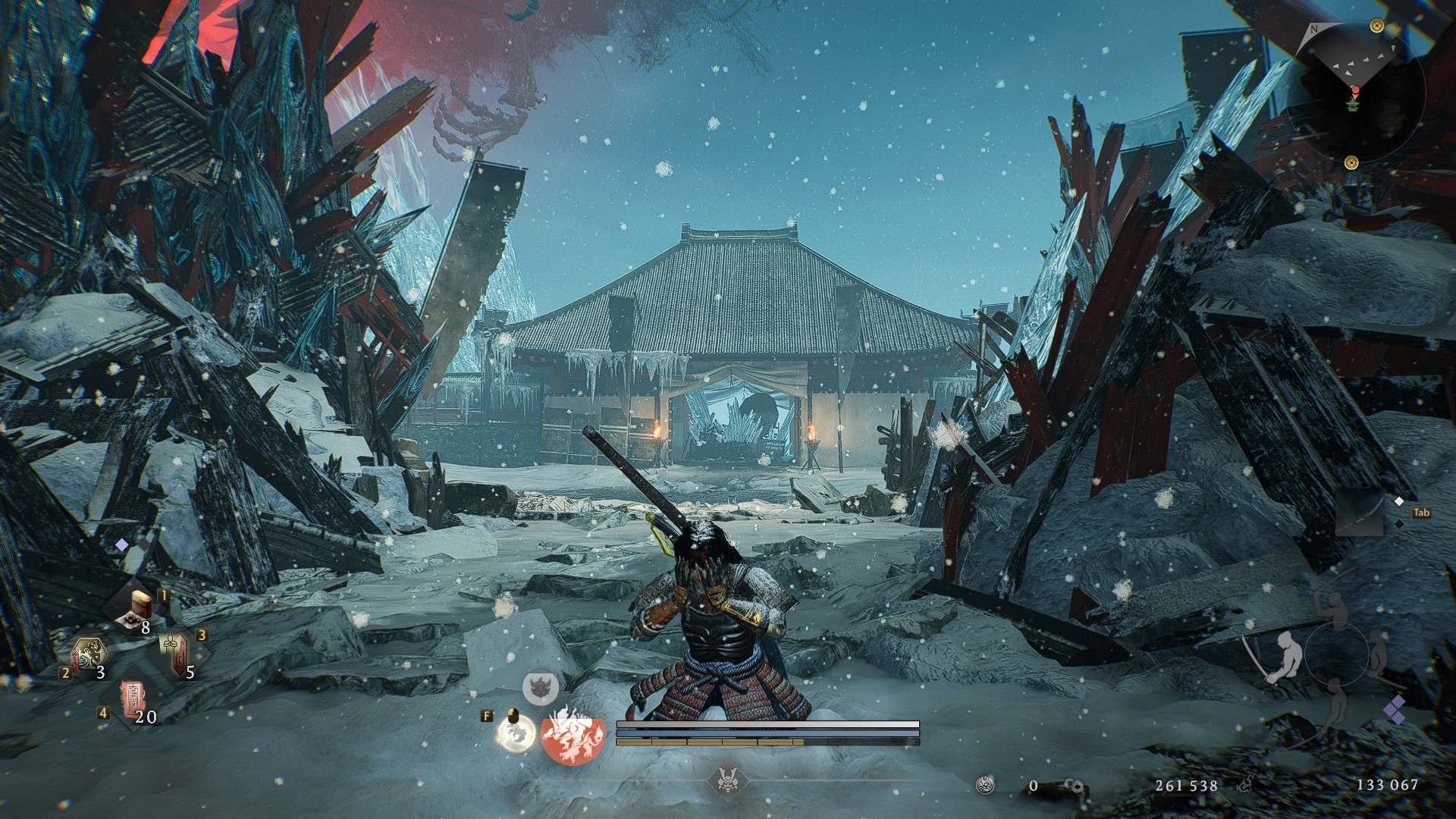This screenshot has height=819, width=1456.
Task: Click the grey demon mask skill icon
Action: [x=541, y=687]
